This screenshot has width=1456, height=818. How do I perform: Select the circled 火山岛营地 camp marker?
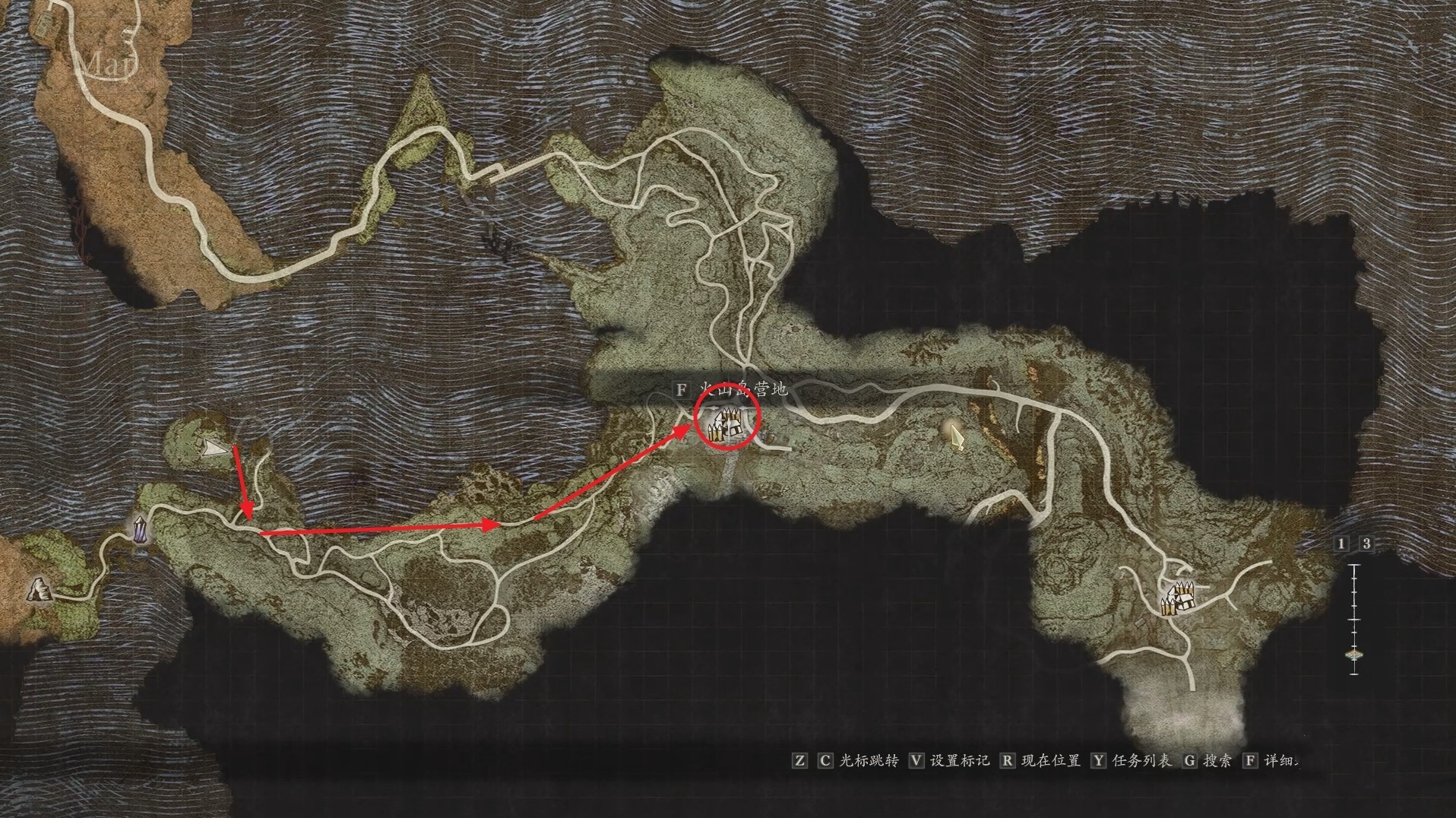click(x=726, y=426)
